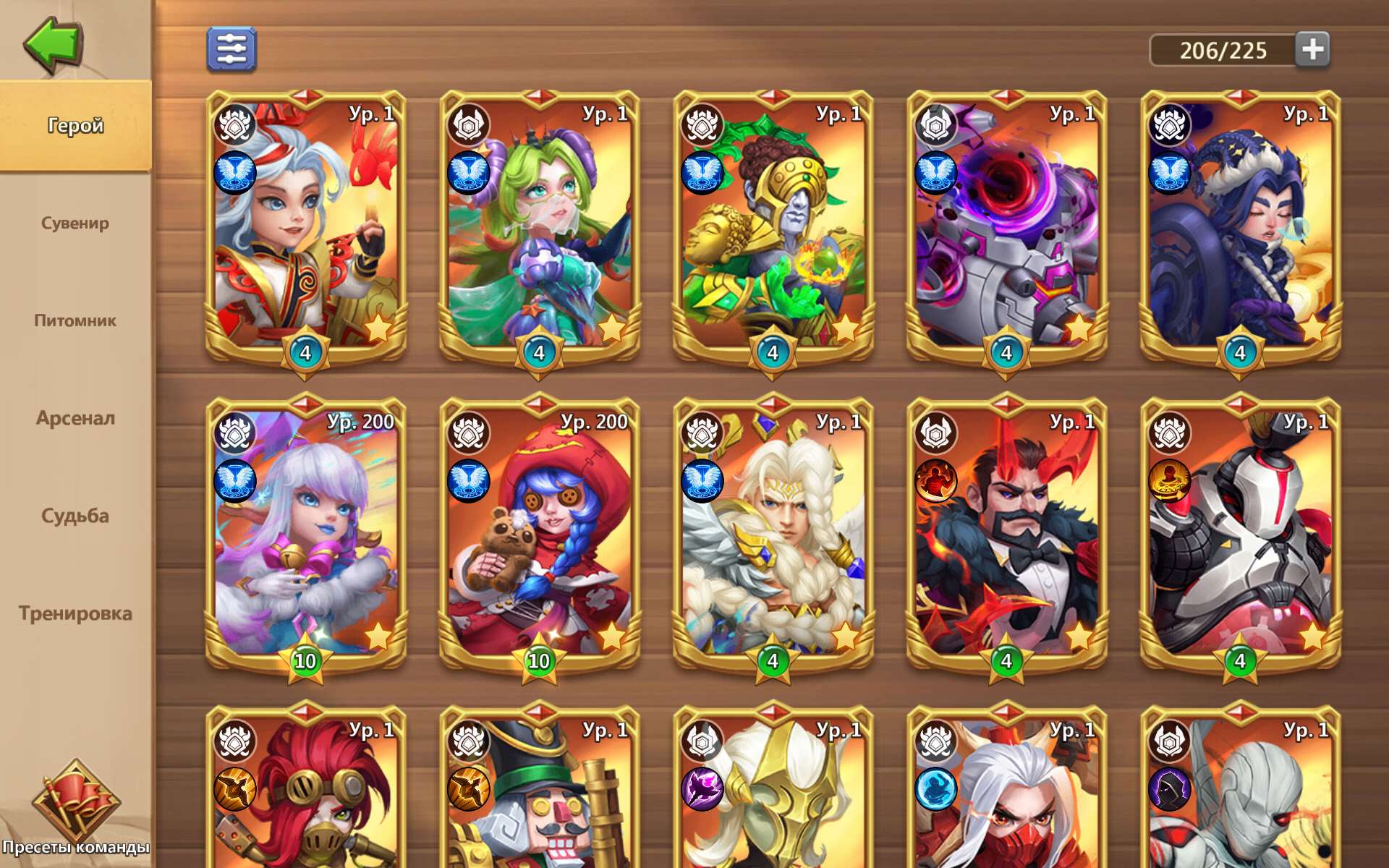Screen dimensions: 1389x868
Task: Switch to the Арсенал tab
Action: [76, 418]
